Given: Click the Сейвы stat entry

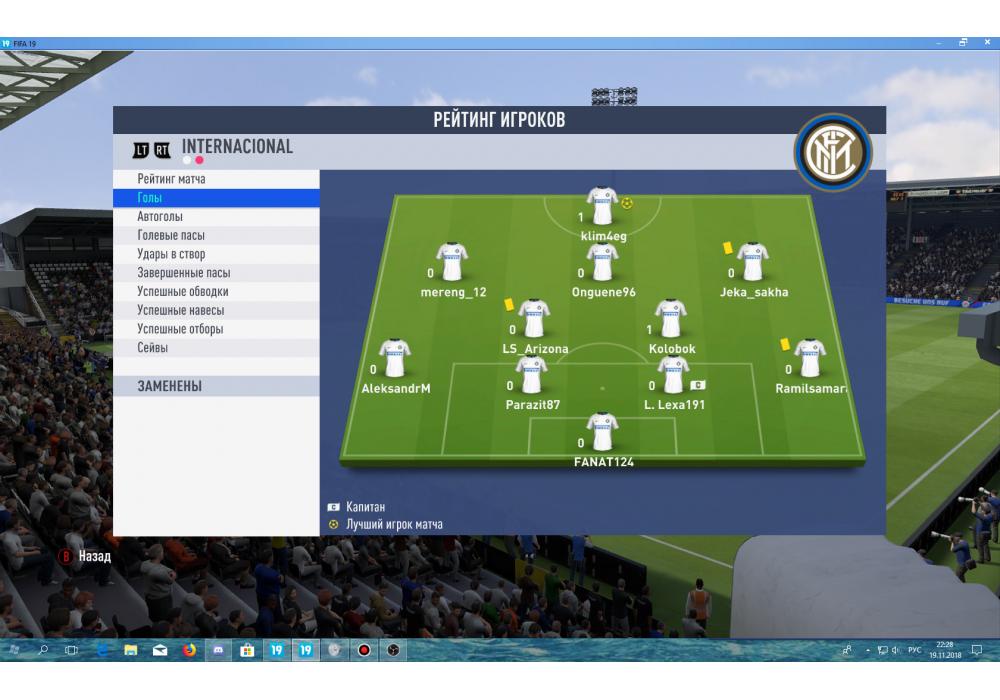Looking at the screenshot, I should pyautogui.click(x=152, y=348).
